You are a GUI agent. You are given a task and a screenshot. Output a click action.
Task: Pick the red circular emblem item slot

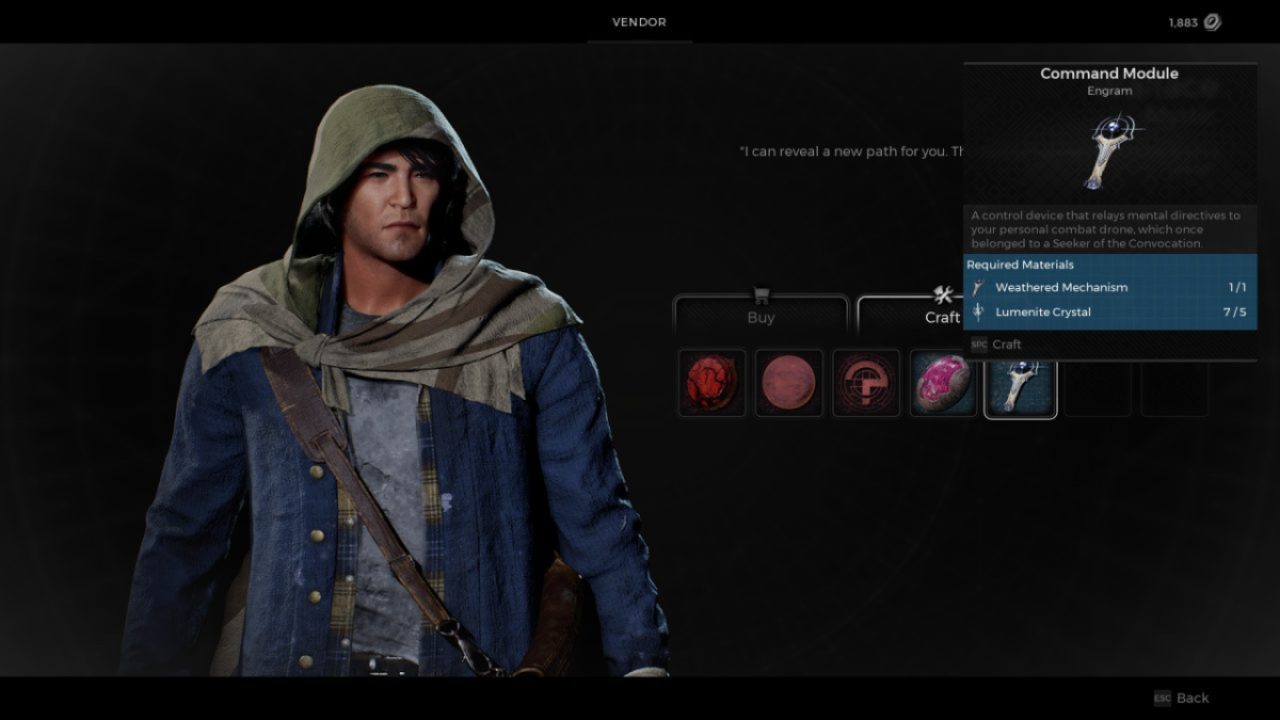click(x=866, y=383)
